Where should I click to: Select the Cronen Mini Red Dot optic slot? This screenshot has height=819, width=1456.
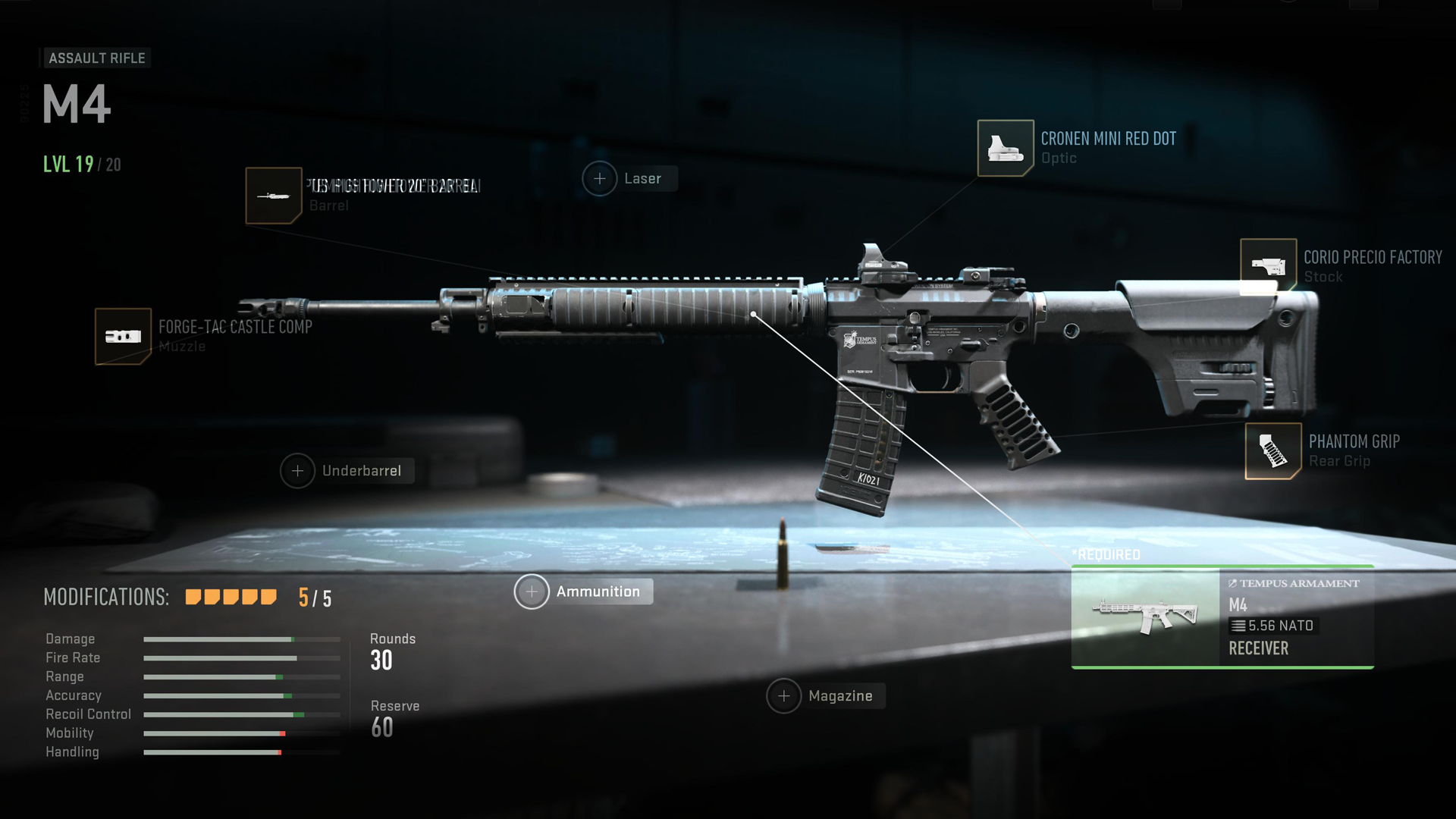(x=1006, y=148)
